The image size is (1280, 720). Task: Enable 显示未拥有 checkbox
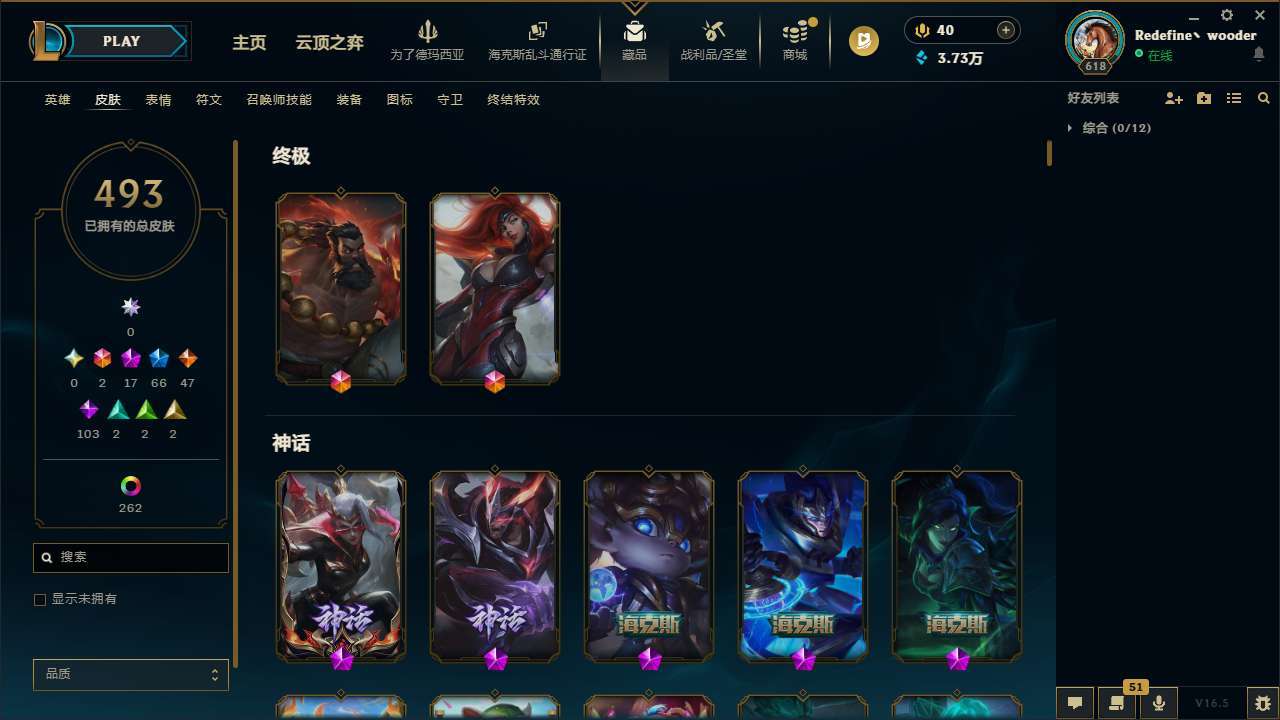coord(40,599)
